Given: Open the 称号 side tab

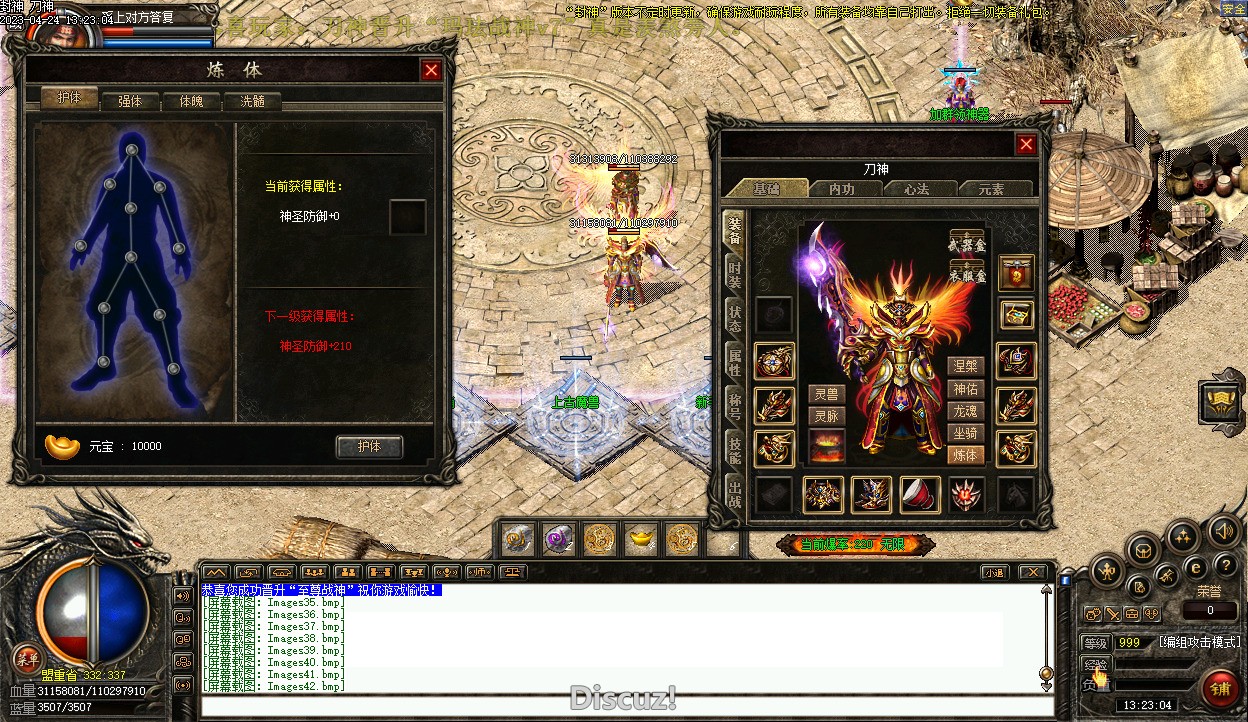Looking at the screenshot, I should (x=735, y=404).
